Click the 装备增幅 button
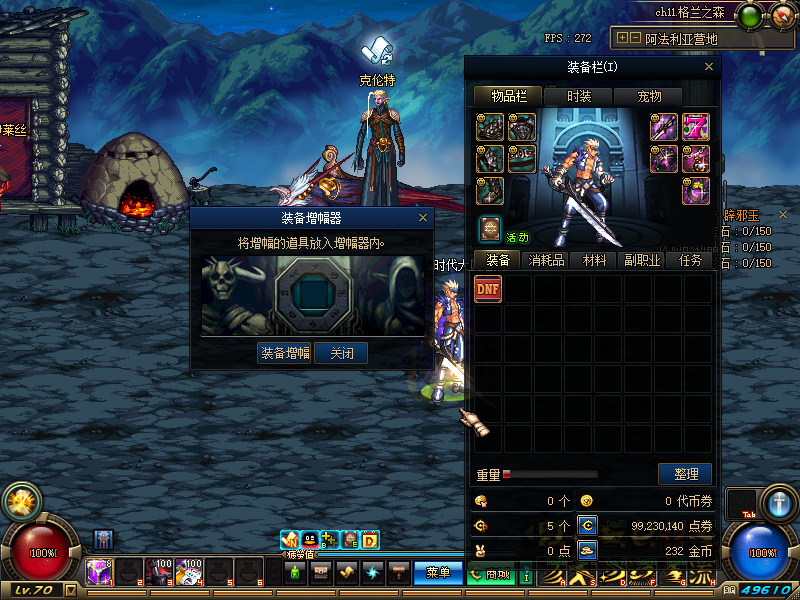 click(285, 353)
